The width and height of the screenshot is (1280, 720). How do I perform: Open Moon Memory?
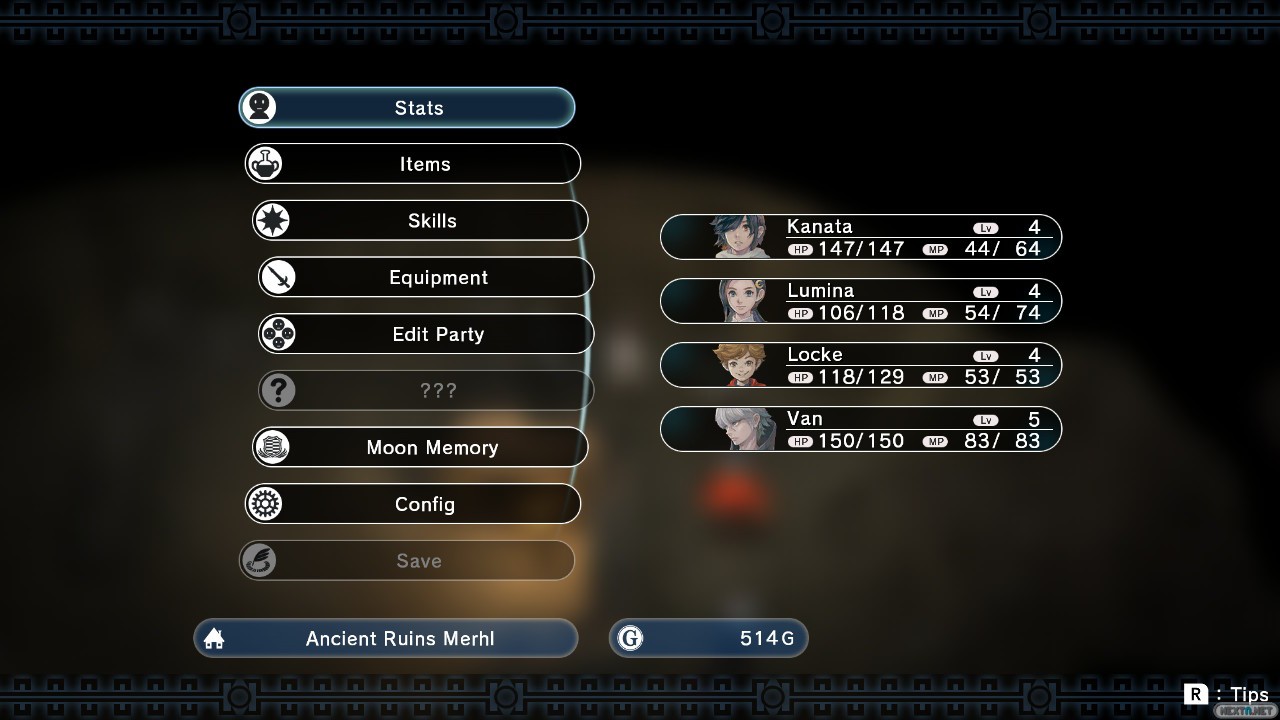420,447
